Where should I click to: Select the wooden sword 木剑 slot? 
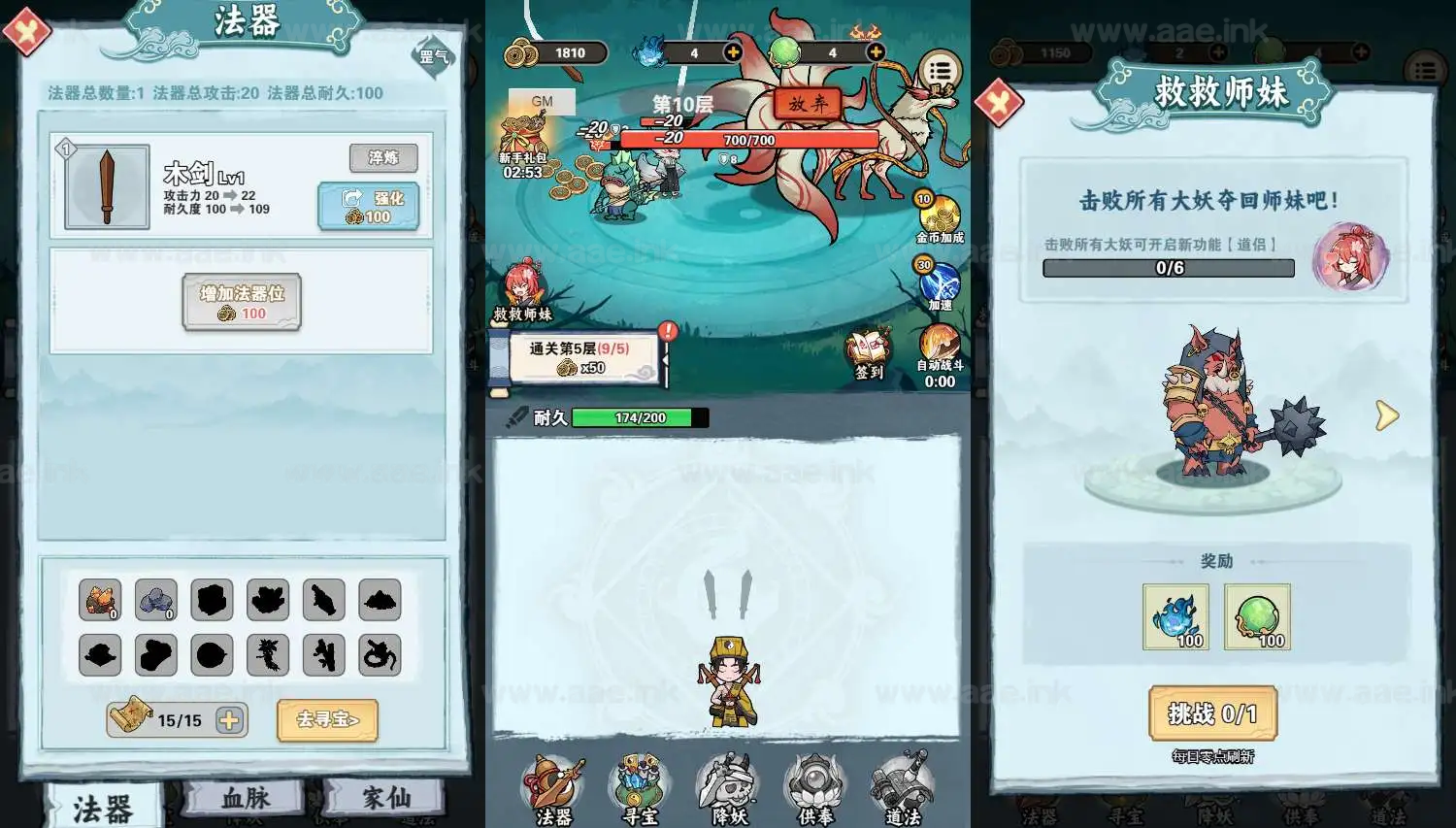pyautogui.click(x=107, y=187)
